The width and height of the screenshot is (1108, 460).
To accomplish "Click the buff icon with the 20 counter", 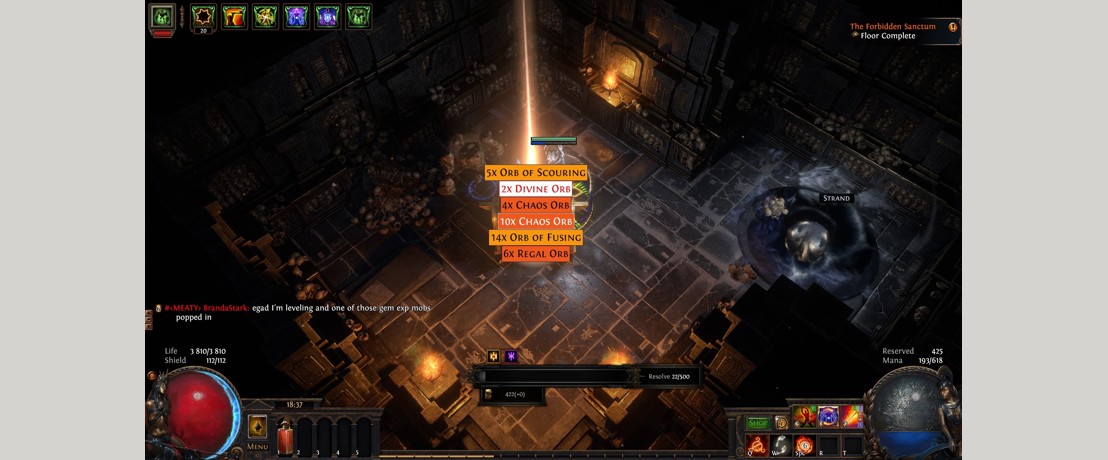I will point(204,17).
